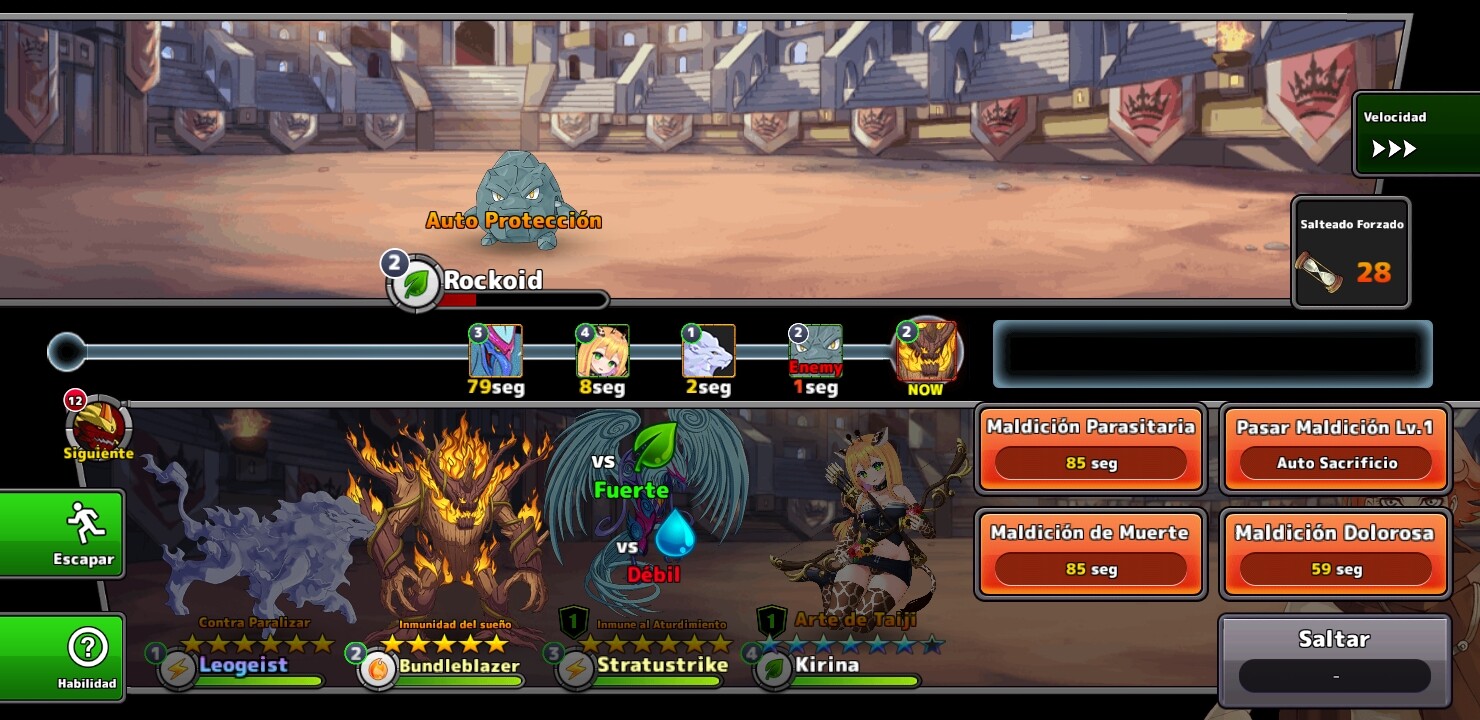Image resolution: width=1480 pixels, height=720 pixels.
Task: Select Leogeist in the party row
Action: [243, 666]
